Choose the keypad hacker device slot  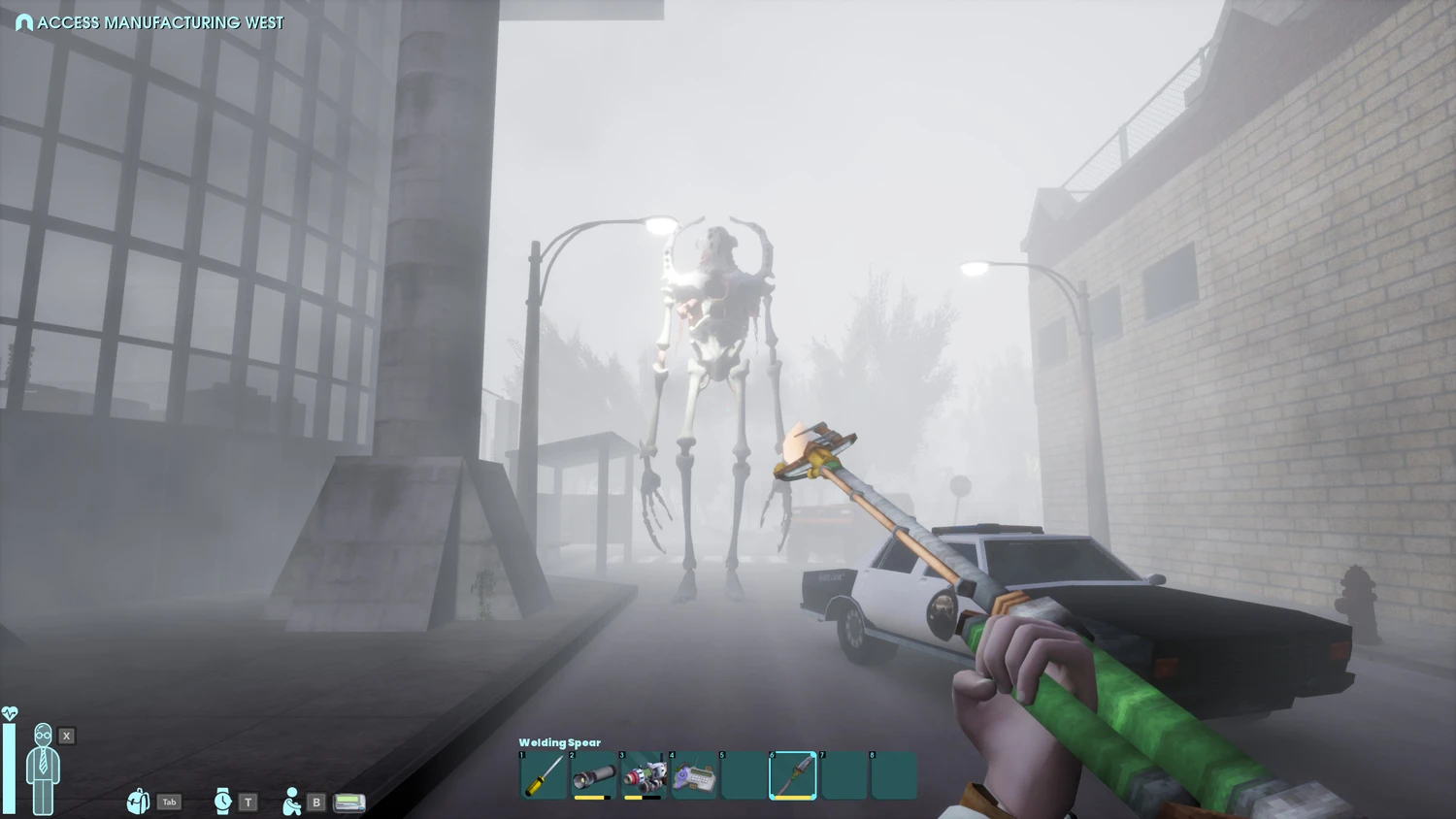point(694,775)
